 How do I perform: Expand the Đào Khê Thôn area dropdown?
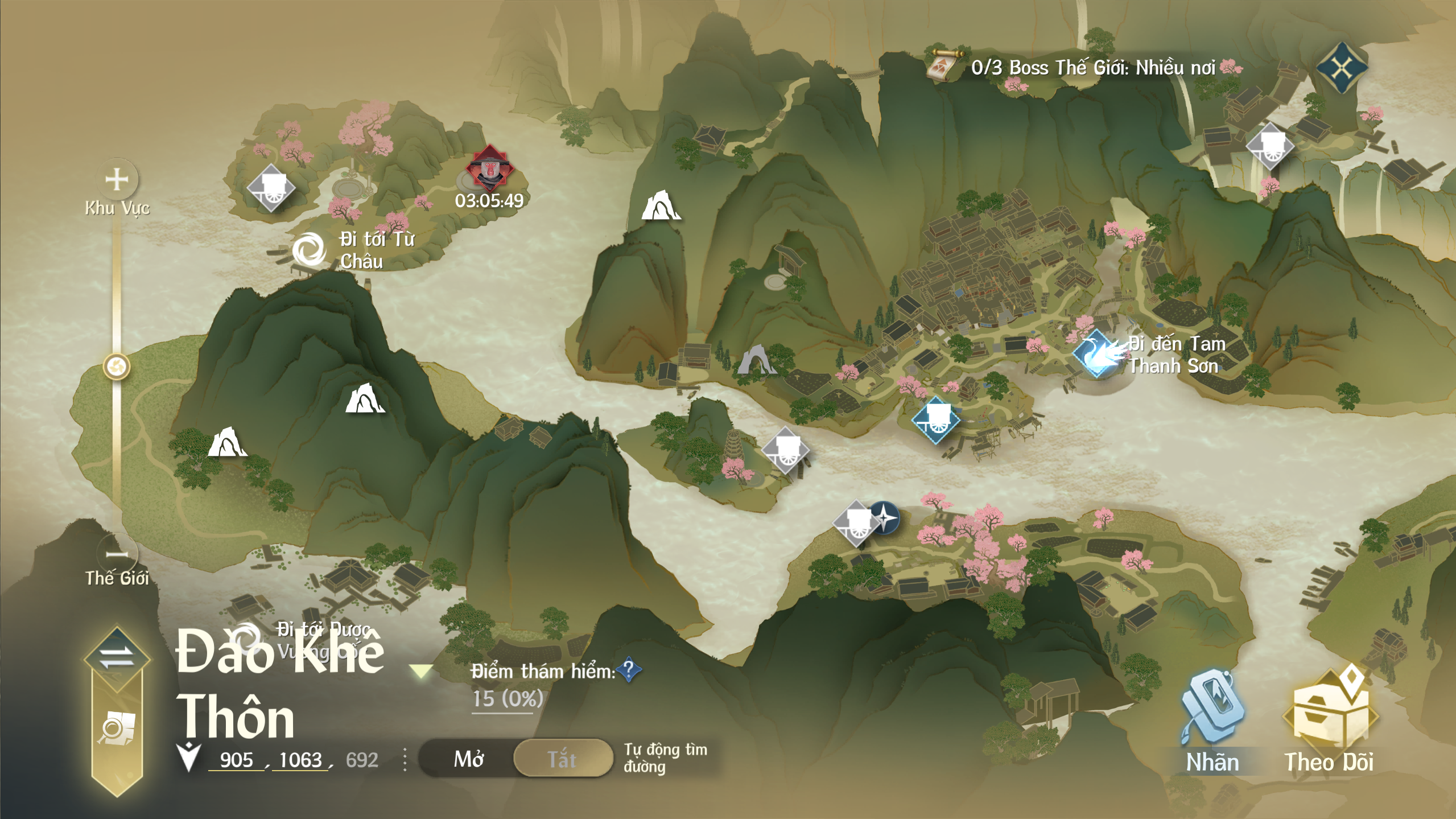(421, 672)
